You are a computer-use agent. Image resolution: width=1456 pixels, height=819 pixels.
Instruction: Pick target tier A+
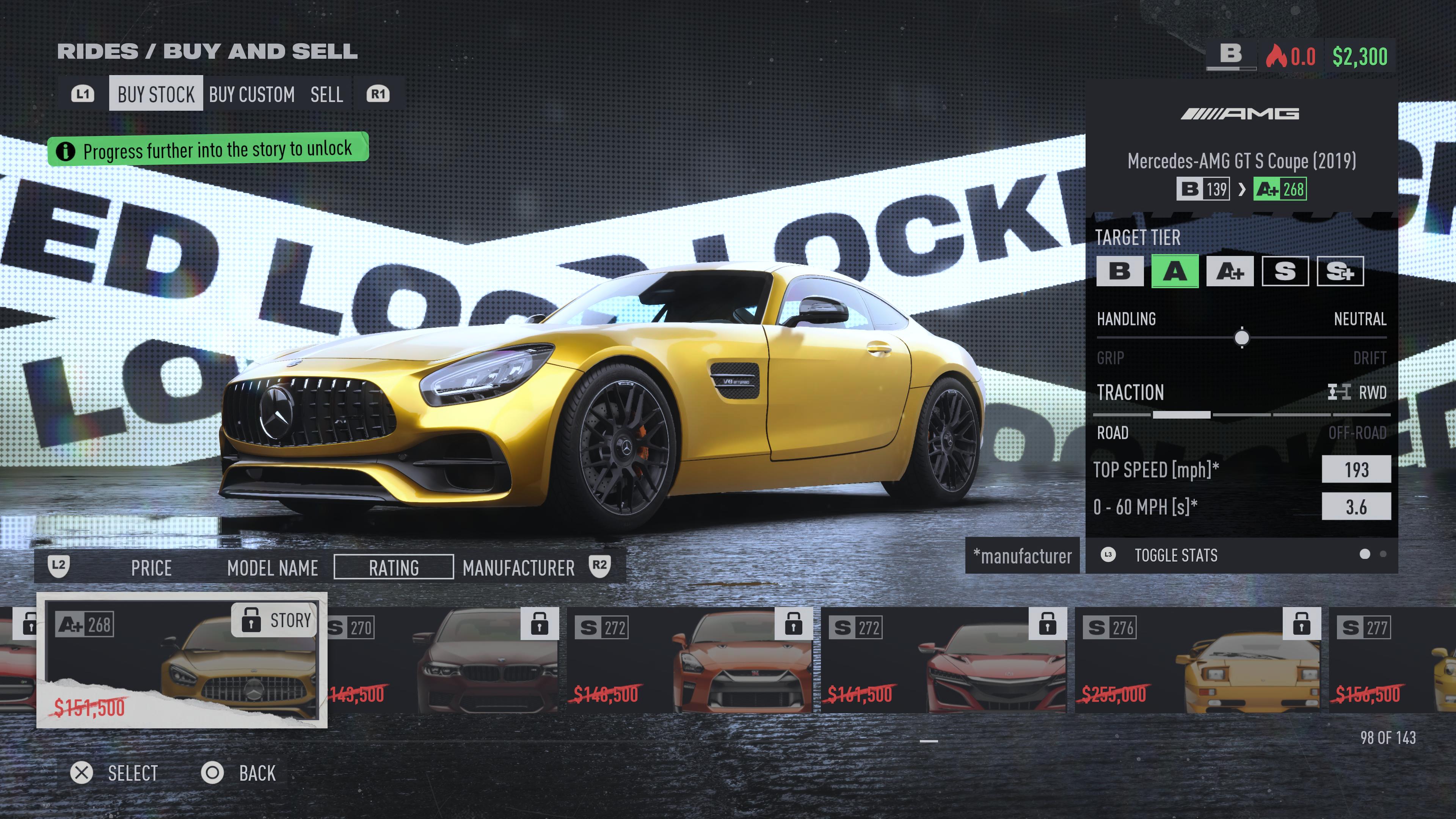[x=1229, y=272]
